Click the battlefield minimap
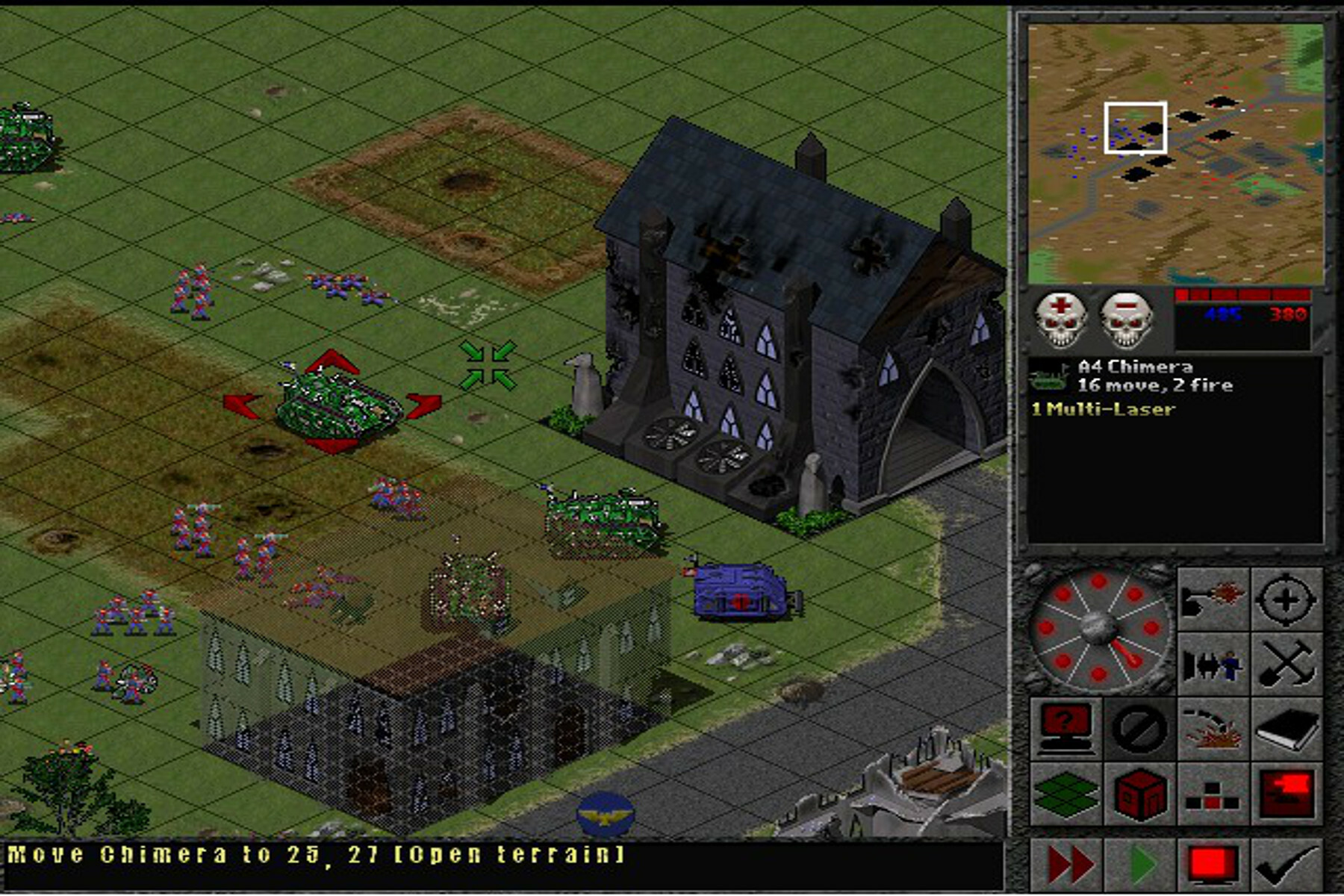Image resolution: width=1344 pixels, height=896 pixels. tap(1175, 153)
